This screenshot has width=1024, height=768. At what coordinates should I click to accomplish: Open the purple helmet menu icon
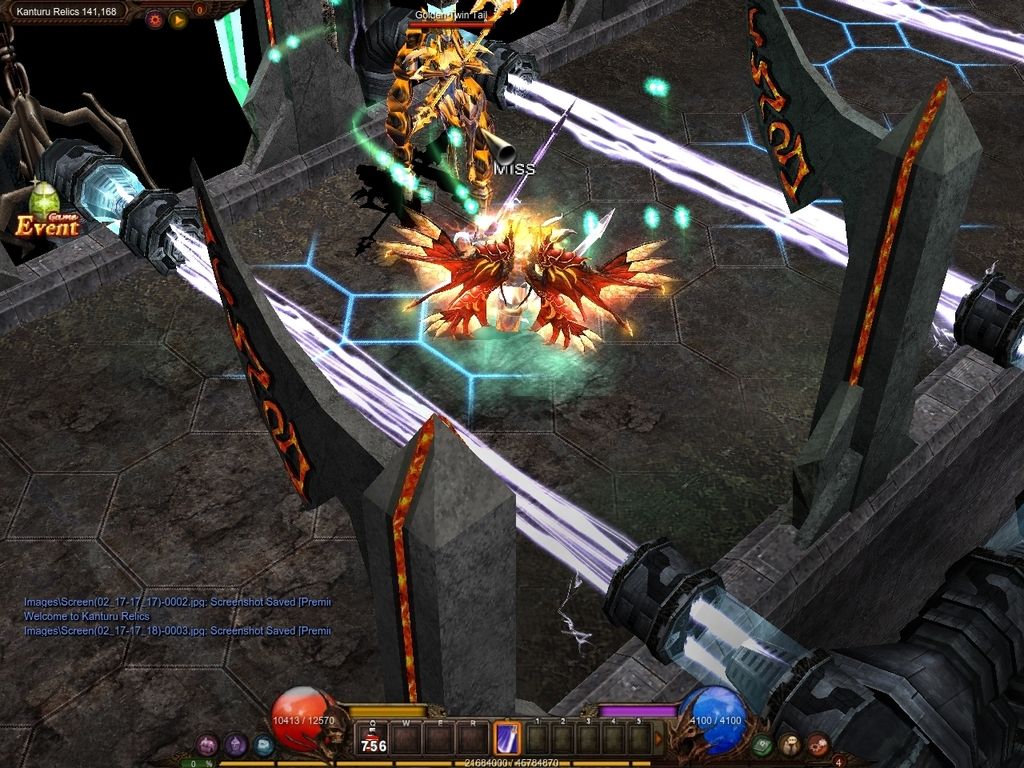pos(207,744)
